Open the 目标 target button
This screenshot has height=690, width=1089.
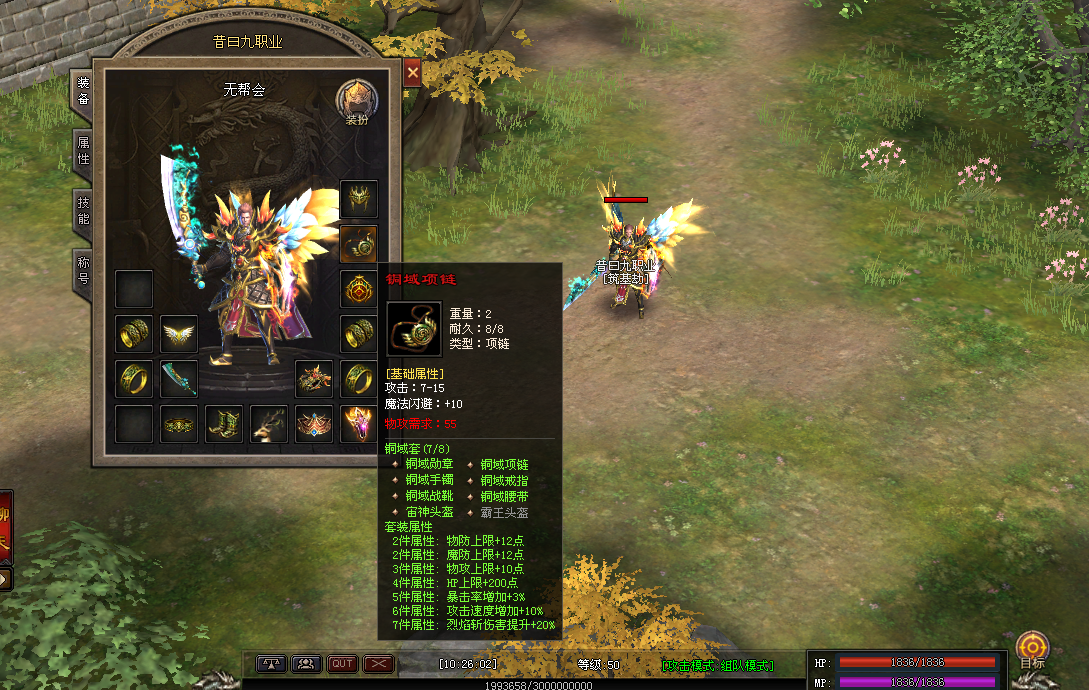pos(1032,649)
